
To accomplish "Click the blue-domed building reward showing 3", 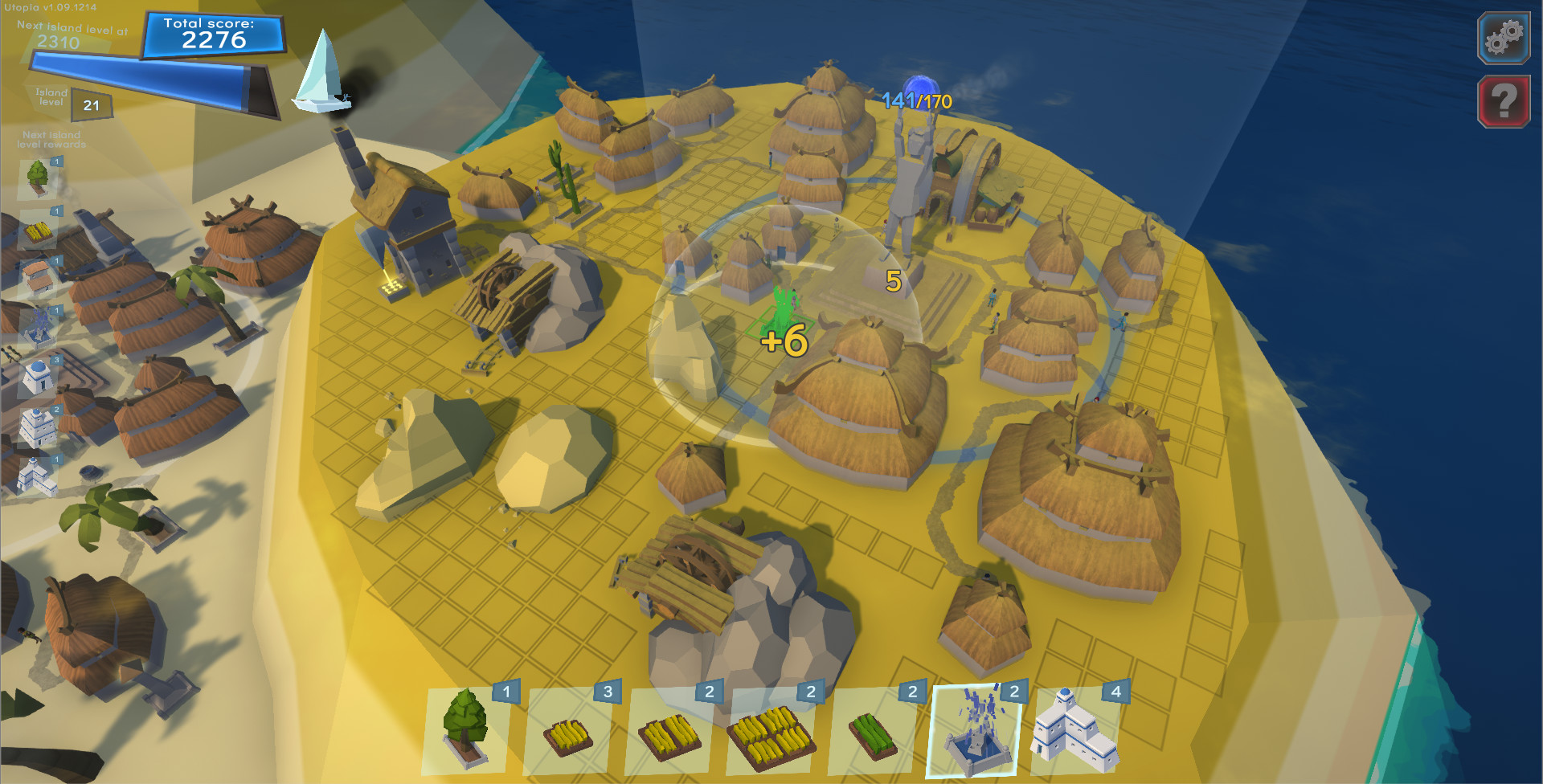I will [39, 377].
